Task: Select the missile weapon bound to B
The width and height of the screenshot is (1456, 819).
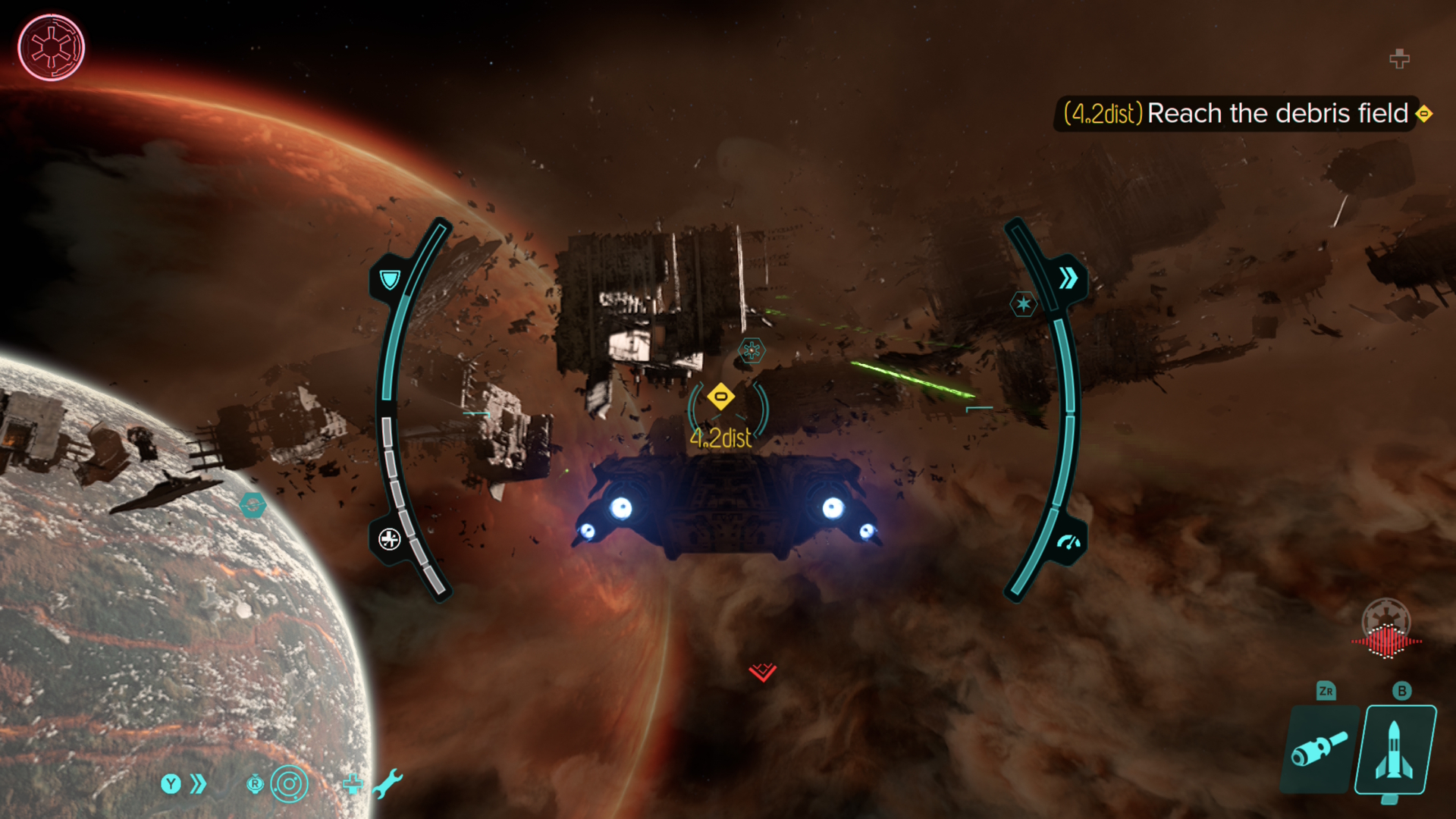Action: 1398,751
